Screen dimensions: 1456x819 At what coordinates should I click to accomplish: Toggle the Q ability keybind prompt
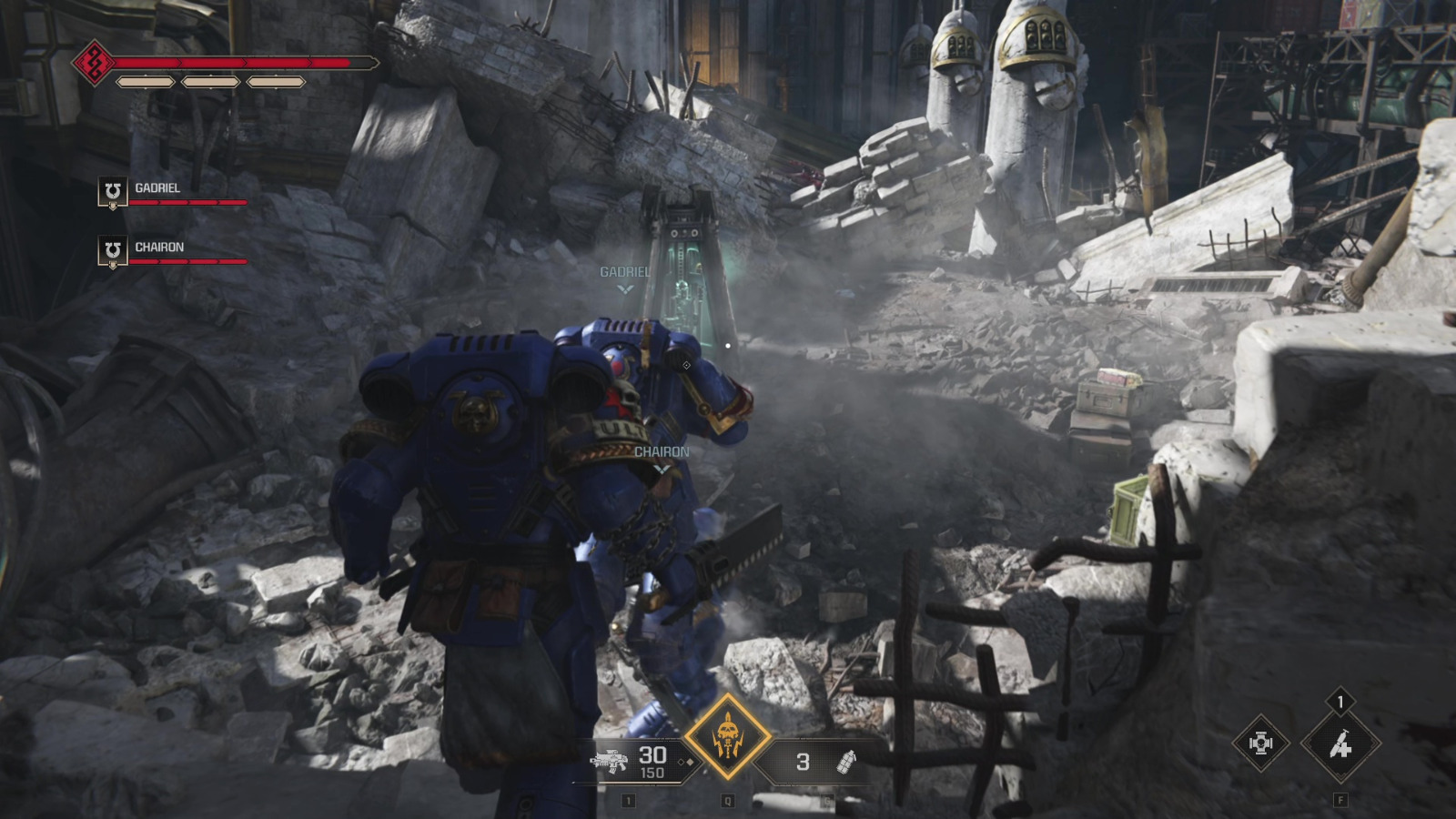pyautogui.click(x=727, y=801)
